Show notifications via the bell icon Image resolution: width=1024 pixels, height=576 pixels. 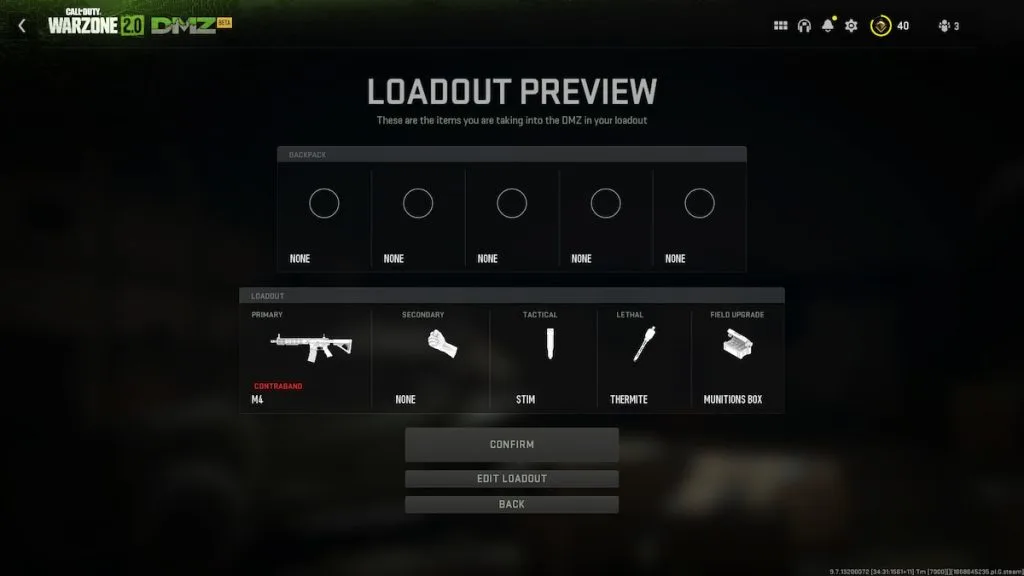(828, 26)
